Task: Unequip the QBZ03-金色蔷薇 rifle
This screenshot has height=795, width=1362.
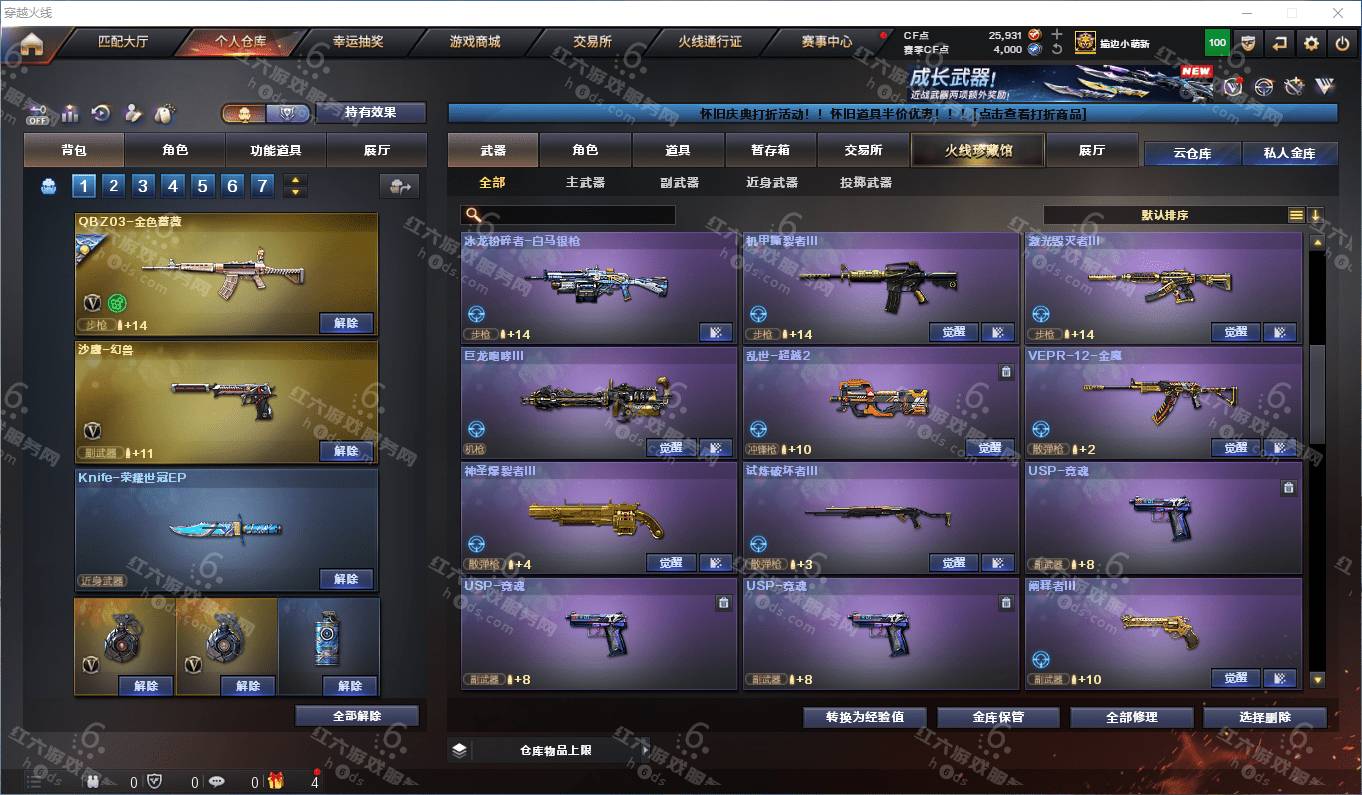Action: click(346, 323)
